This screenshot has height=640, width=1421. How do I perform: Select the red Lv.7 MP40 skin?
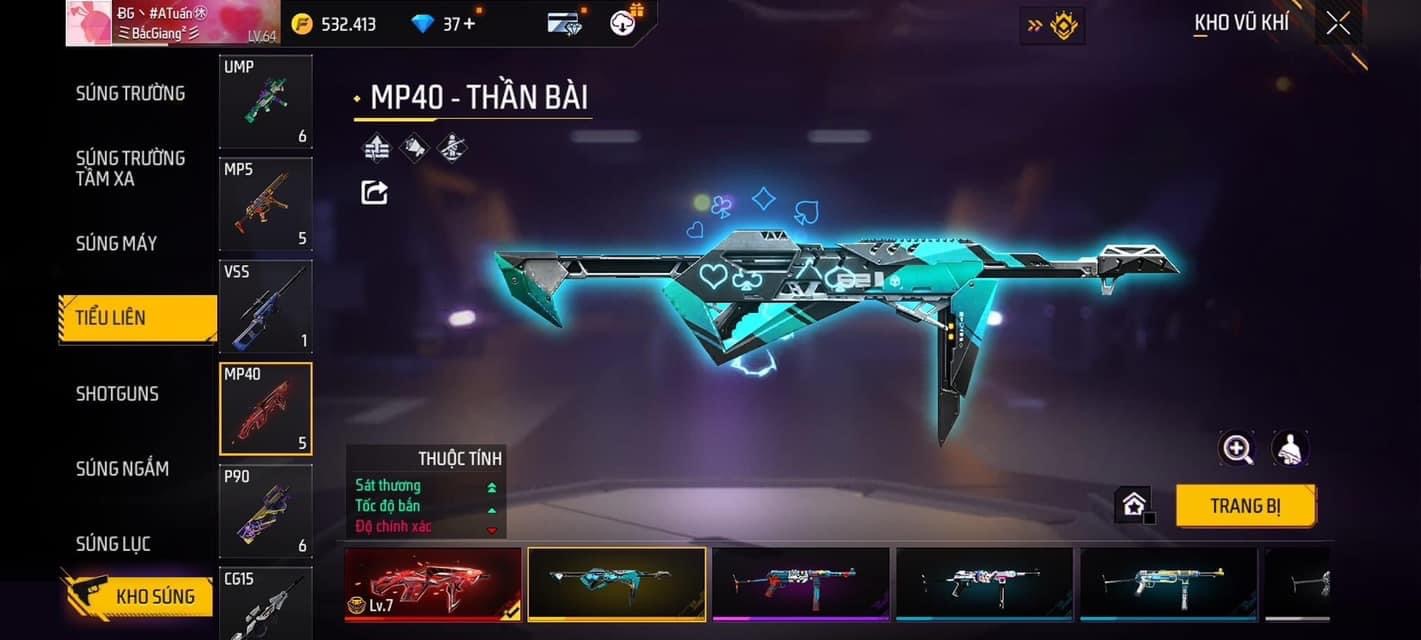pos(433,583)
